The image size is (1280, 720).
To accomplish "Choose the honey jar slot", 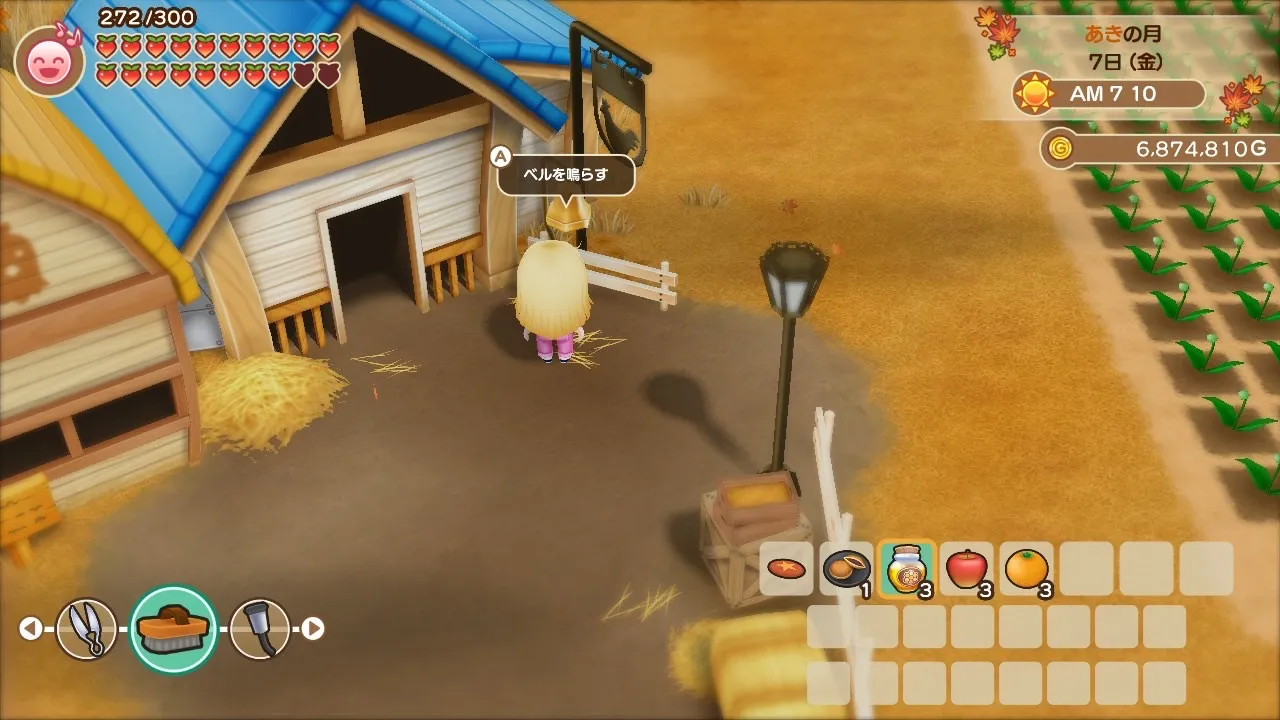I will pyautogui.click(x=906, y=569).
